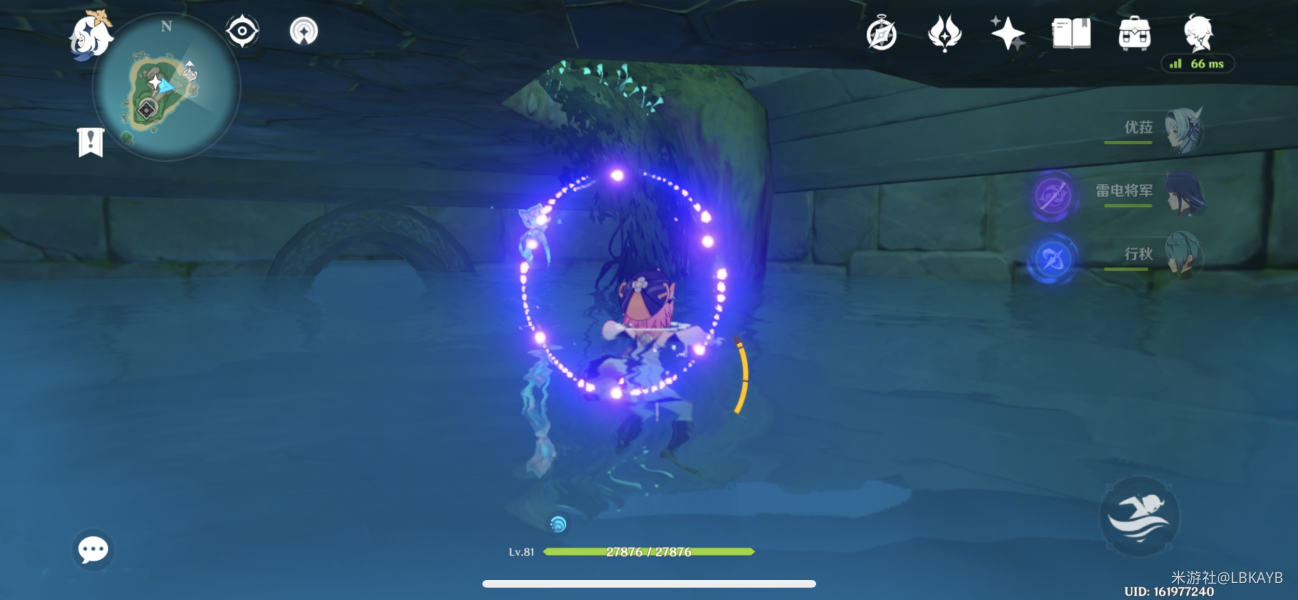
Task: Open the quest log exclamation icon
Action: (91, 142)
